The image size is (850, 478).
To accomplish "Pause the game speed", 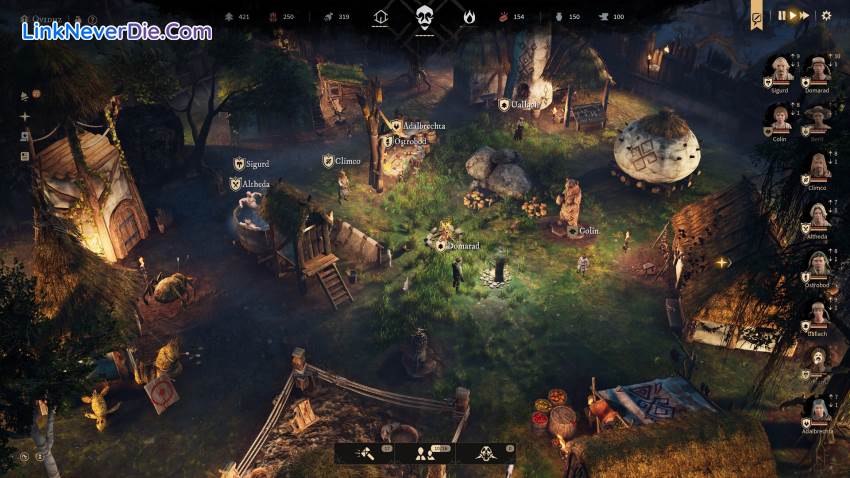I will point(782,15).
